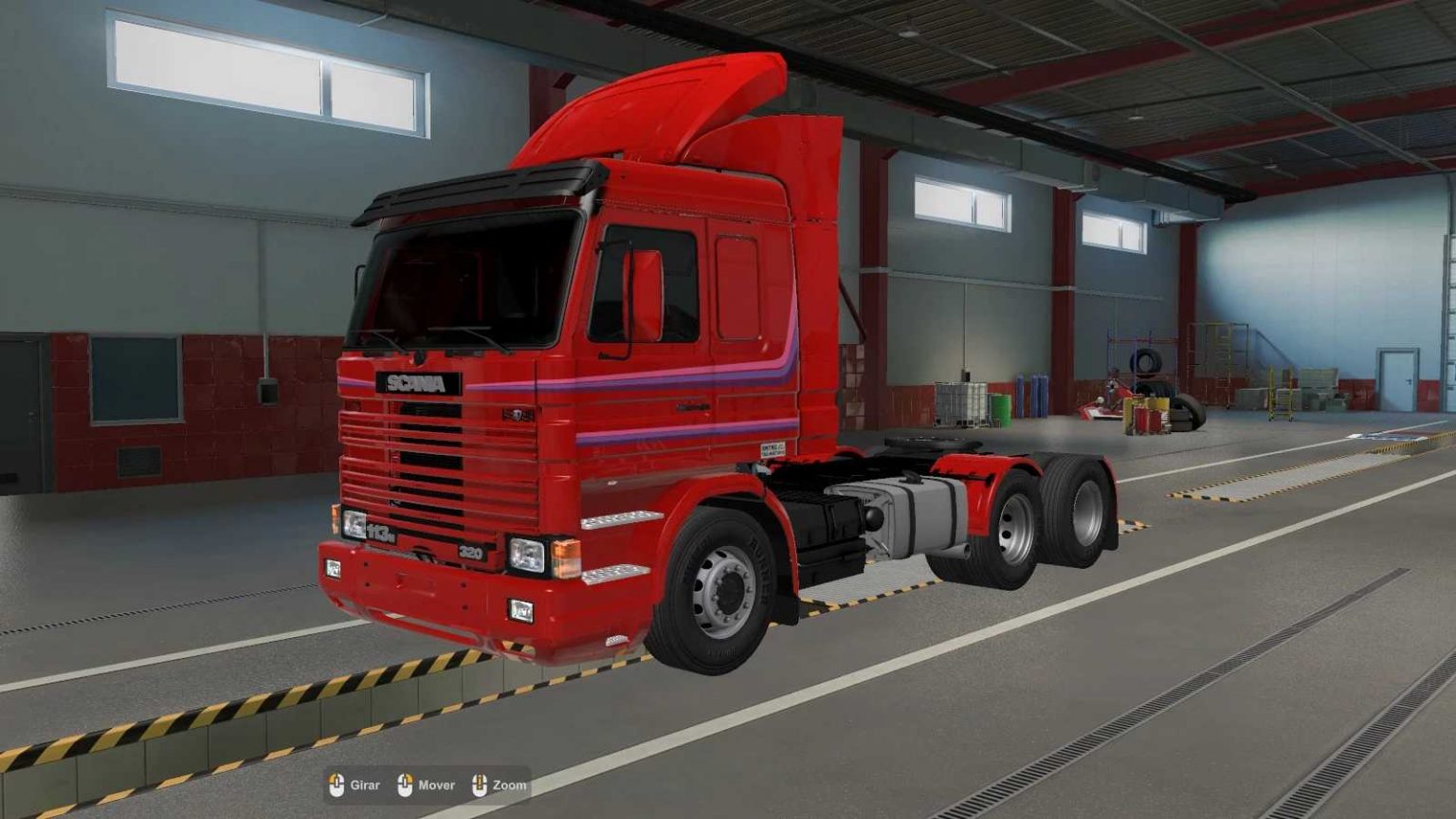Click the Girar label in the hint bar
The width and height of the screenshot is (1456, 819).
[x=365, y=785]
